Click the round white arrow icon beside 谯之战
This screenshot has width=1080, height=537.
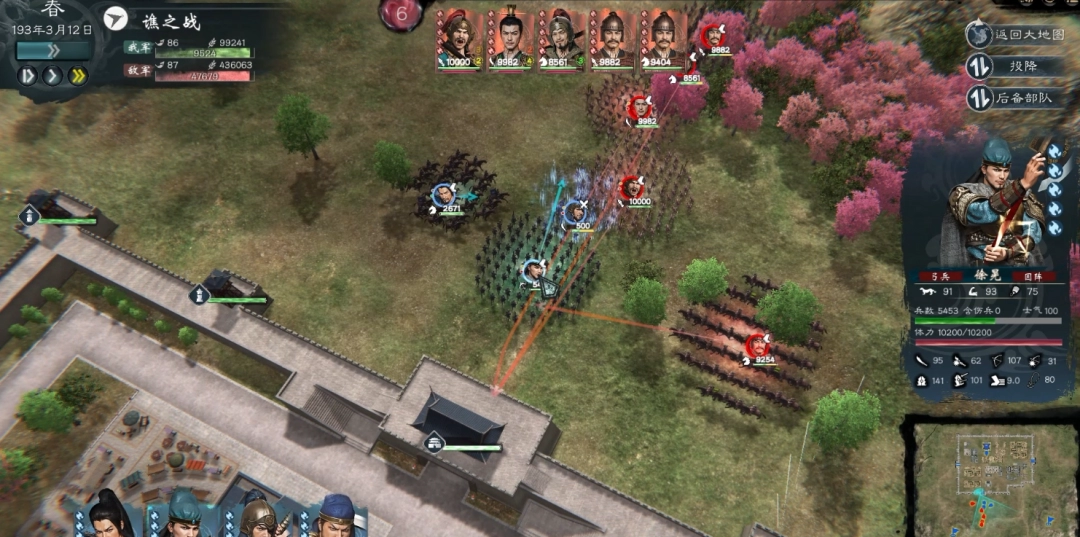[x=117, y=20]
